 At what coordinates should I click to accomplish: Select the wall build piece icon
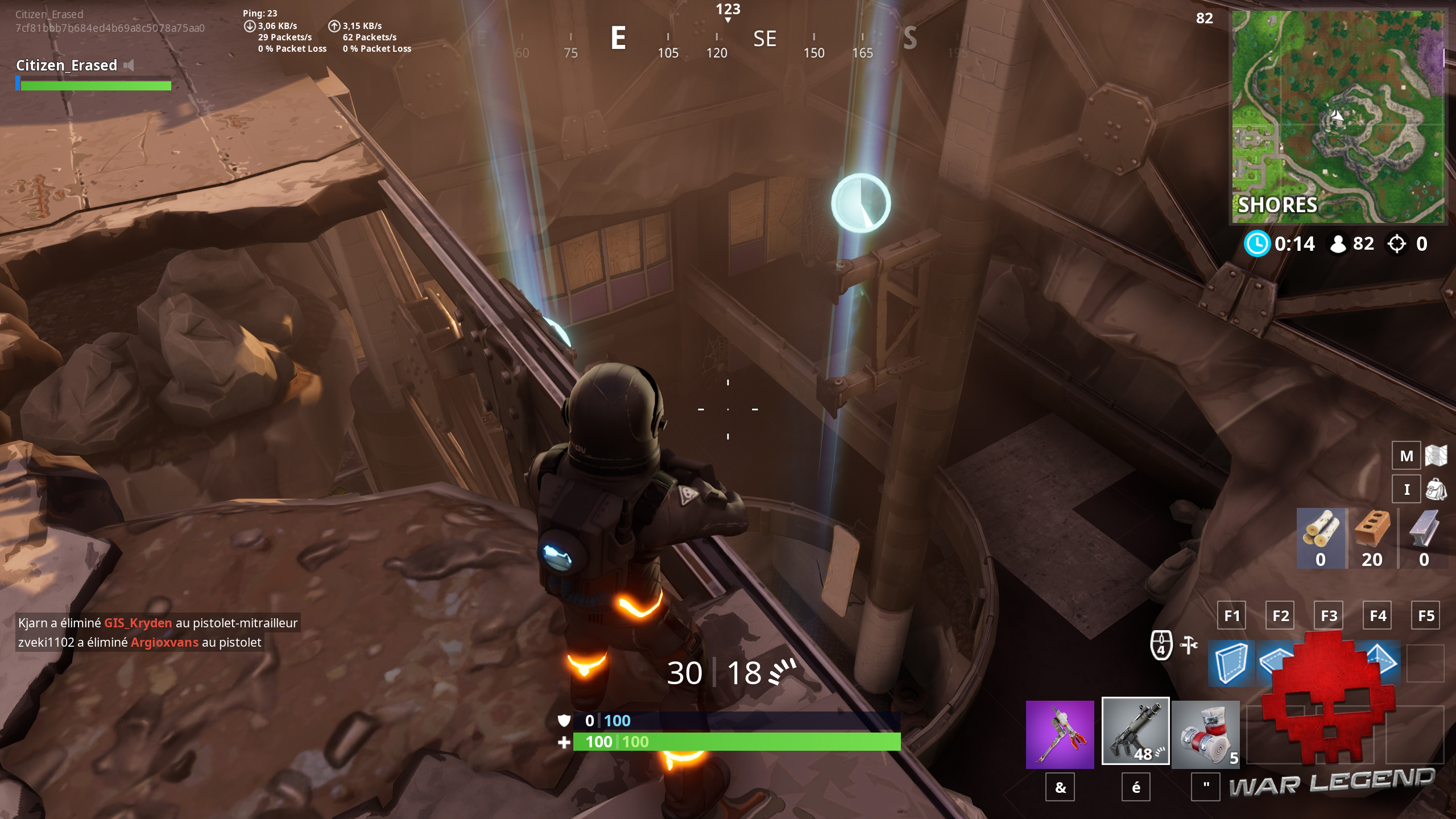pos(1231,664)
